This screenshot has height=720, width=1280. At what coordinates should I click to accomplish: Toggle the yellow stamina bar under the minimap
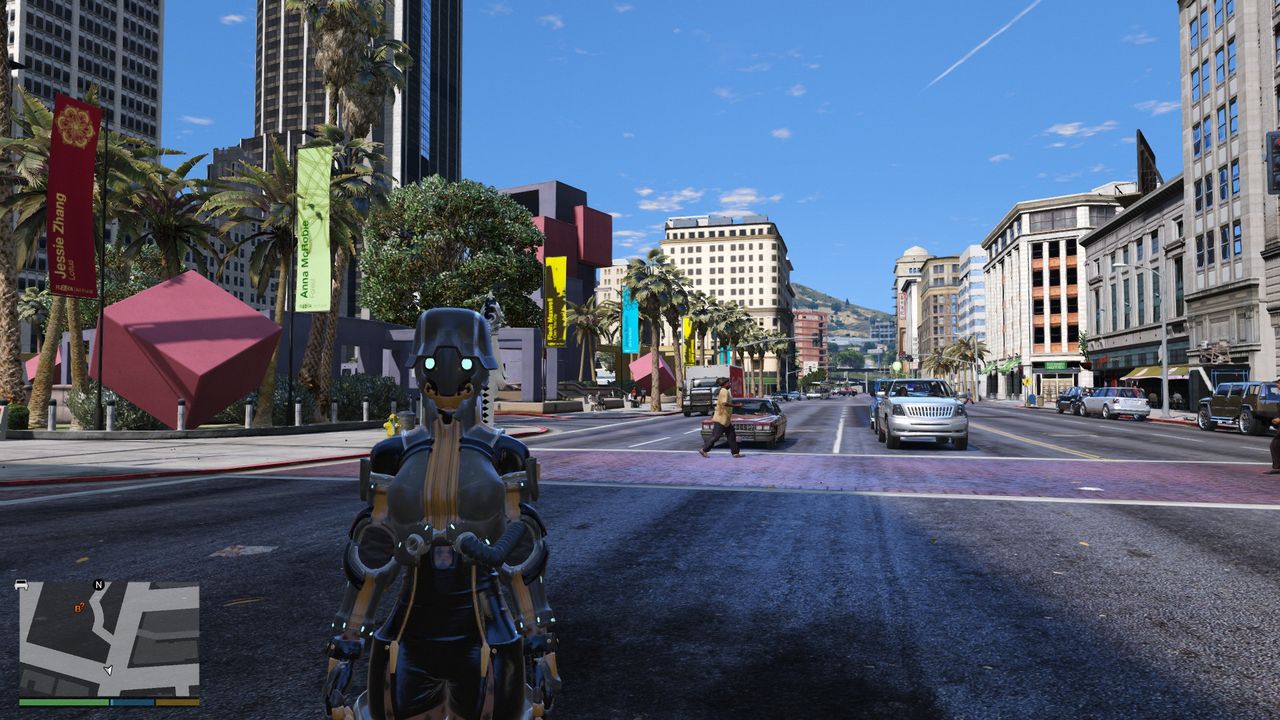[178, 701]
